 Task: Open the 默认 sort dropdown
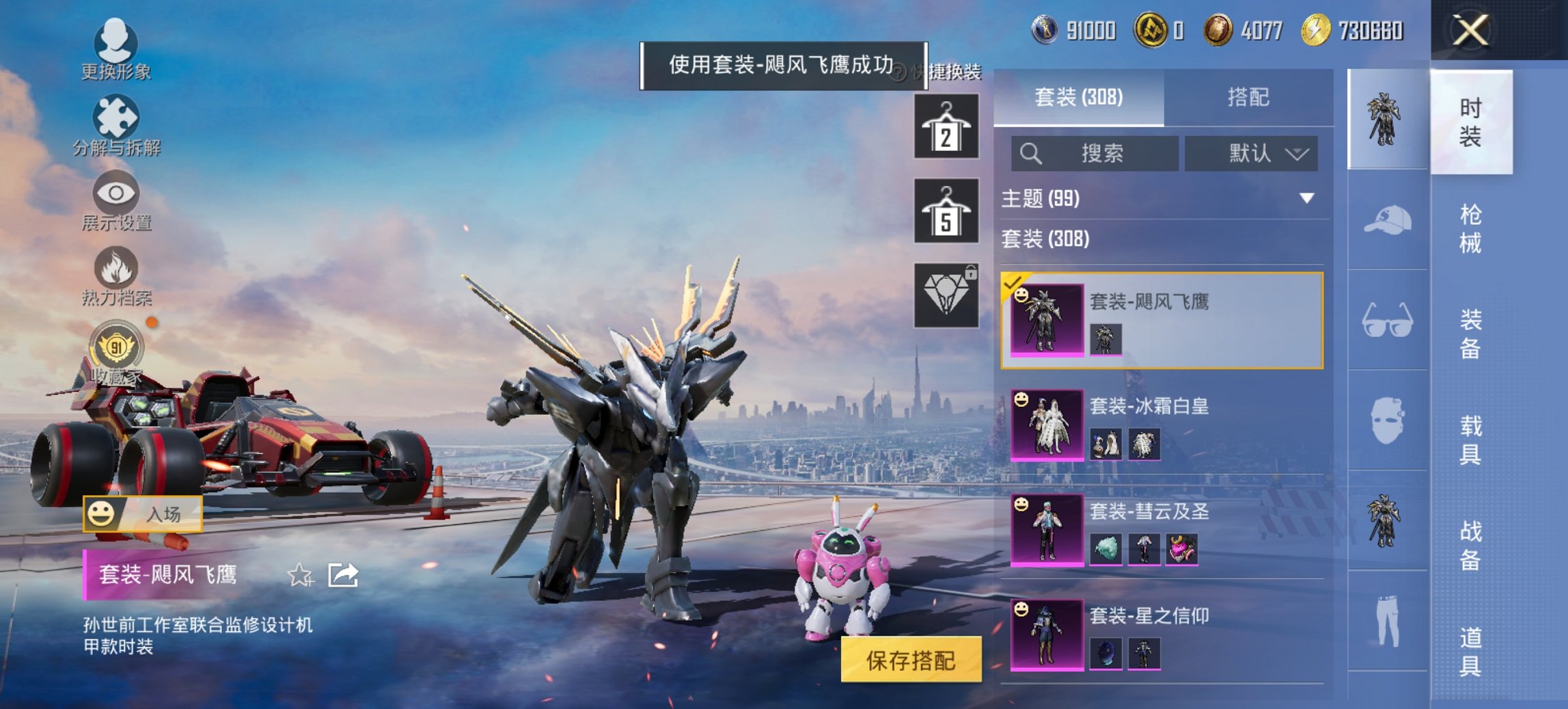[1250, 153]
